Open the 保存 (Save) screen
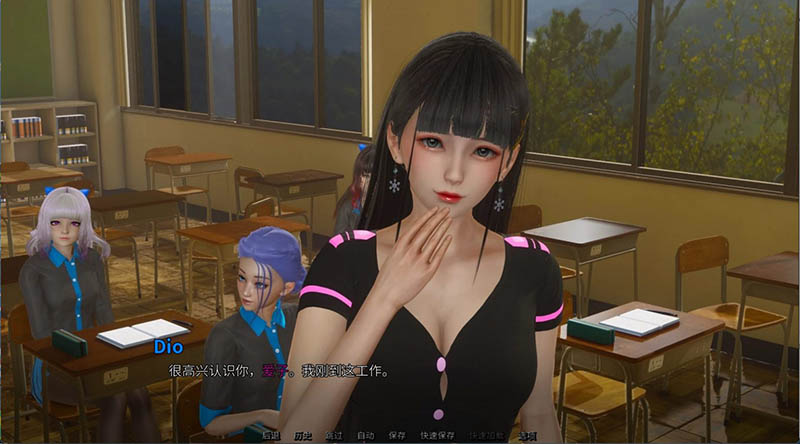Image resolution: width=800 pixels, height=444 pixels. click(x=397, y=436)
